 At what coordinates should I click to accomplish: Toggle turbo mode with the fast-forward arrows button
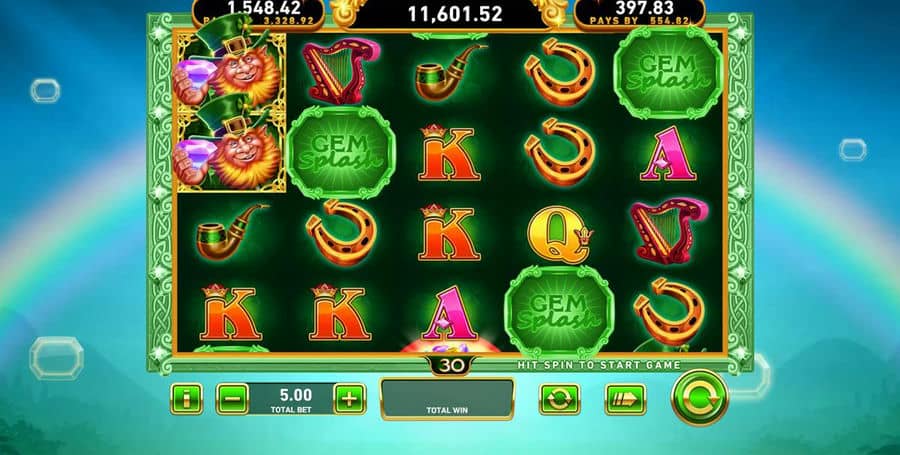(624, 399)
